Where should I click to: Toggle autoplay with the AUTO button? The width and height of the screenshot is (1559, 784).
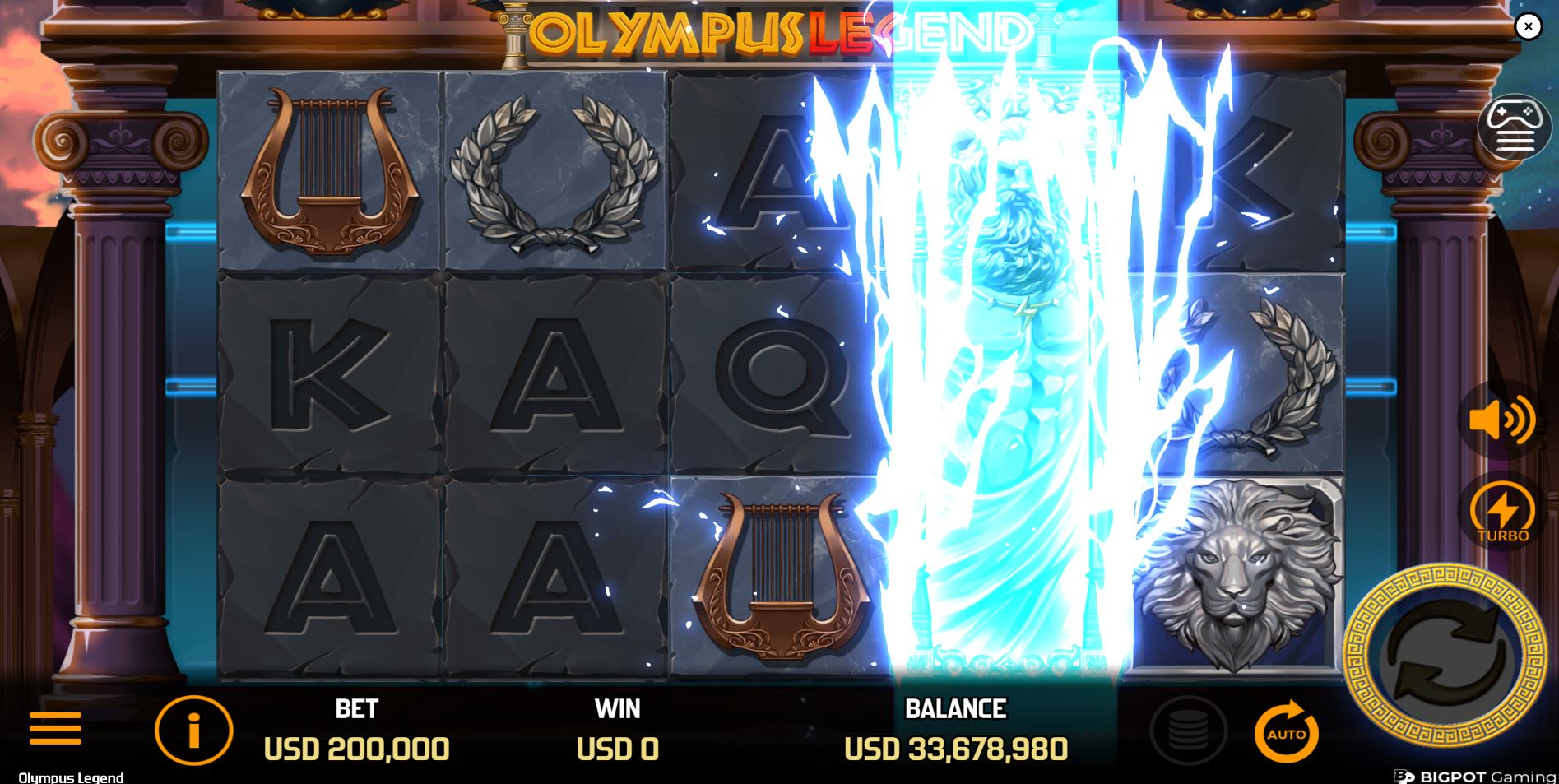pos(1288,728)
